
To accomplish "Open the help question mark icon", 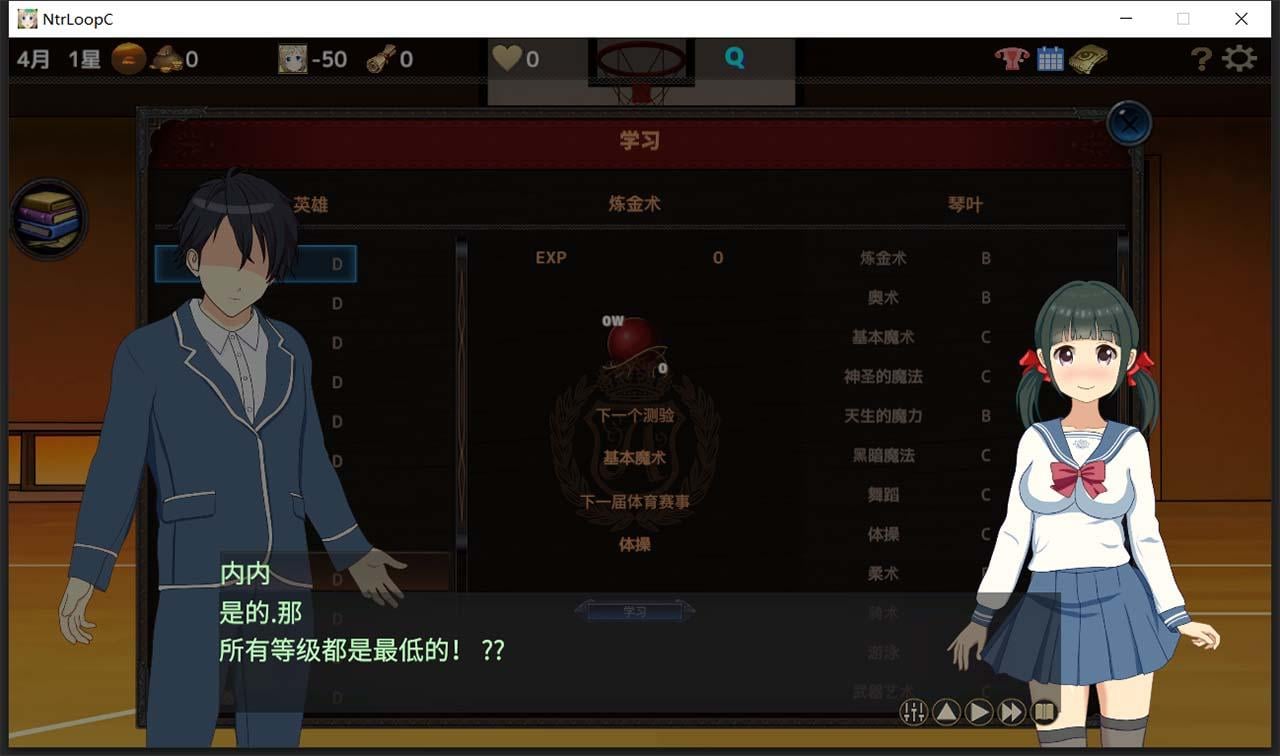I will (x=1201, y=58).
